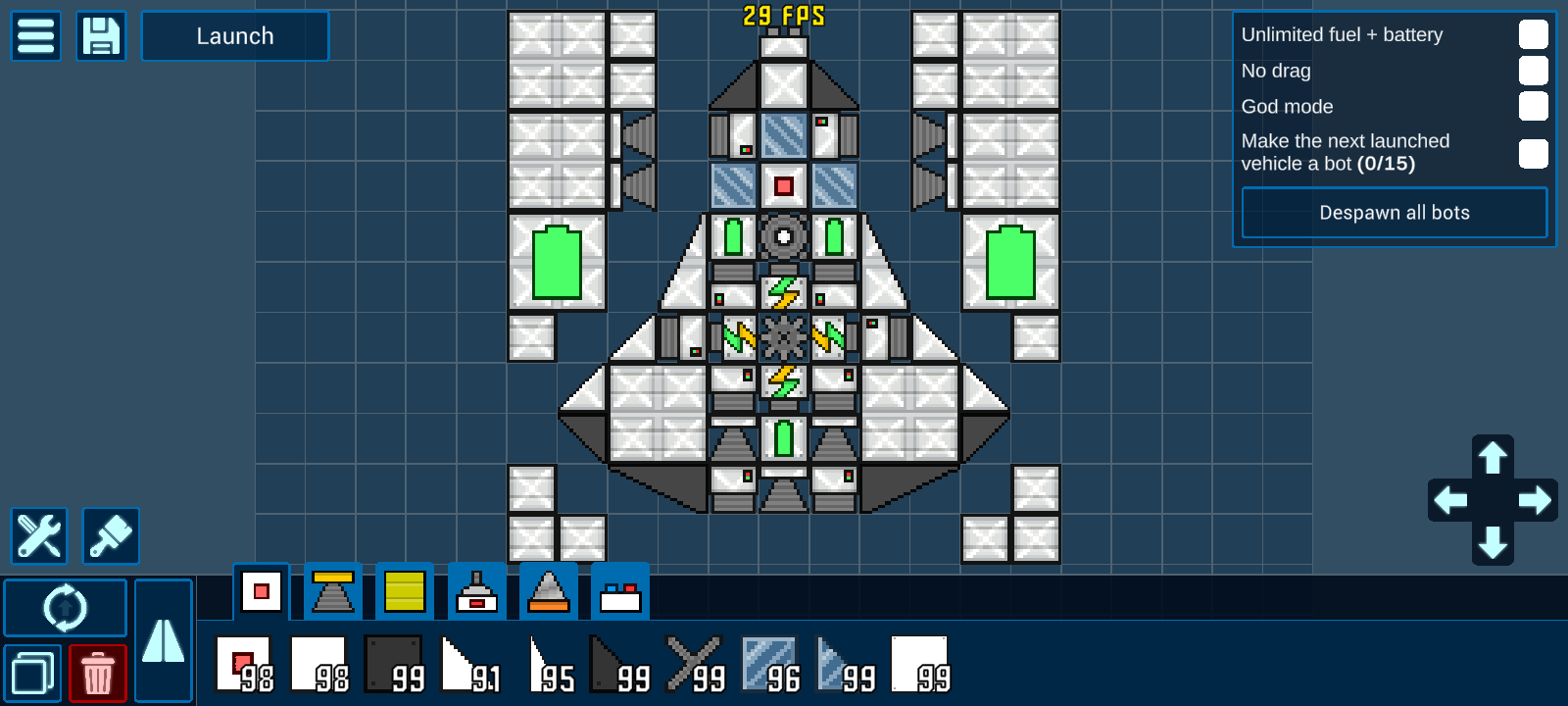The height and width of the screenshot is (706, 1568).
Task: Select the dark armor block part
Action: tap(394, 664)
